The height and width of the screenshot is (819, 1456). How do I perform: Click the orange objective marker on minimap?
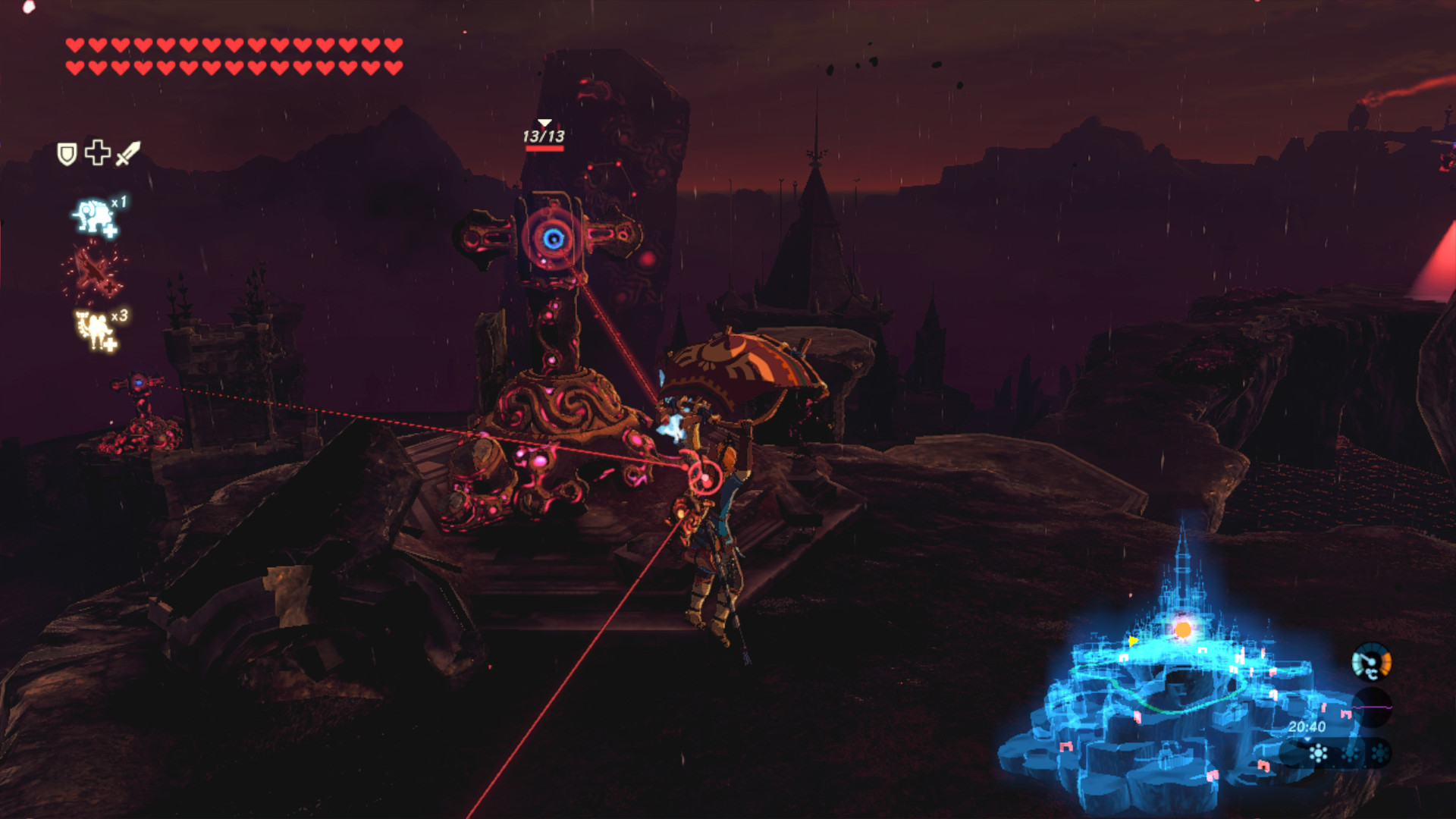pyautogui.click(x=1183, y=629)
